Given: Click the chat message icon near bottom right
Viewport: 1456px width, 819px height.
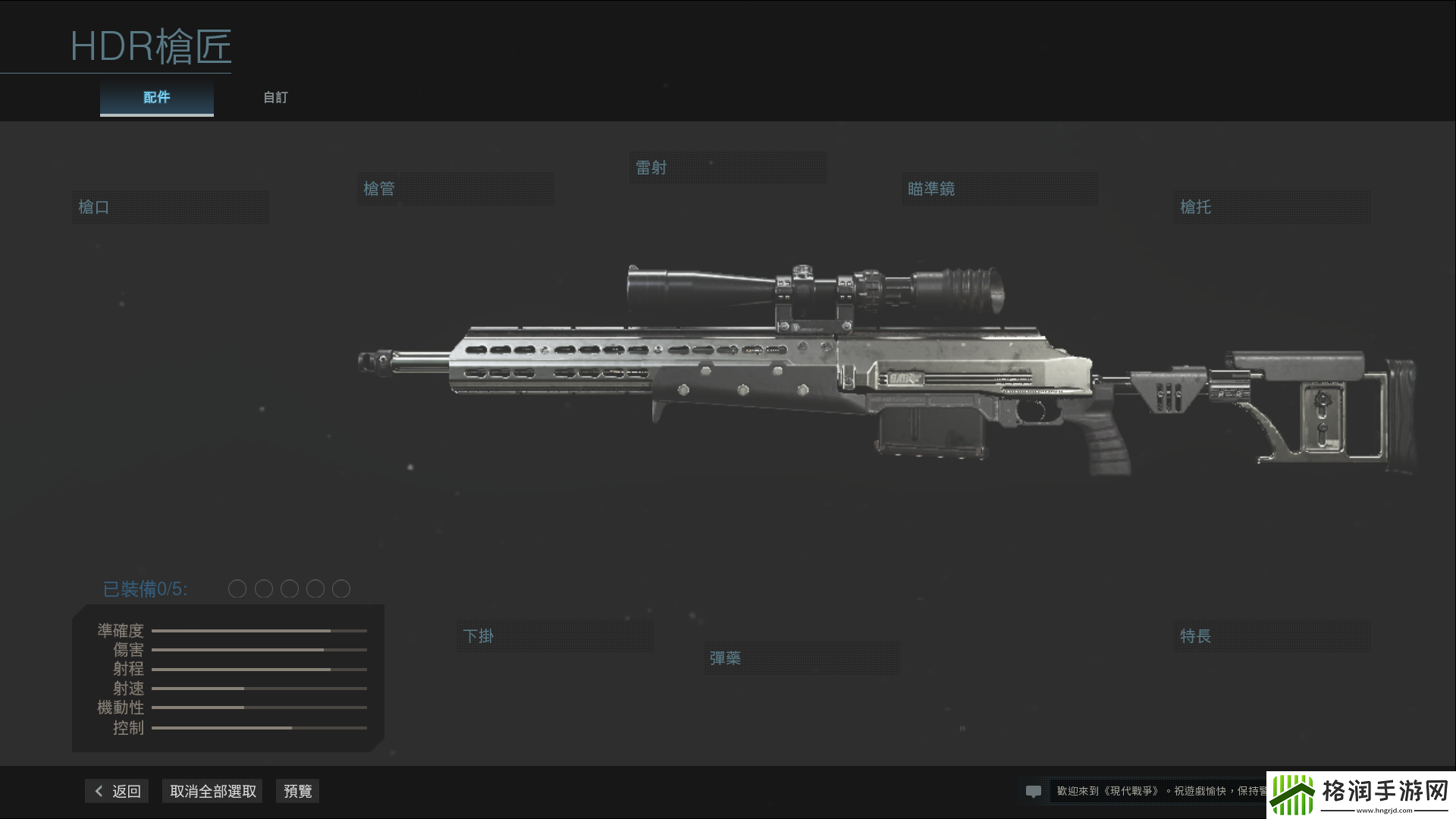Looking at the screenshot, I should coord(1034,791).
